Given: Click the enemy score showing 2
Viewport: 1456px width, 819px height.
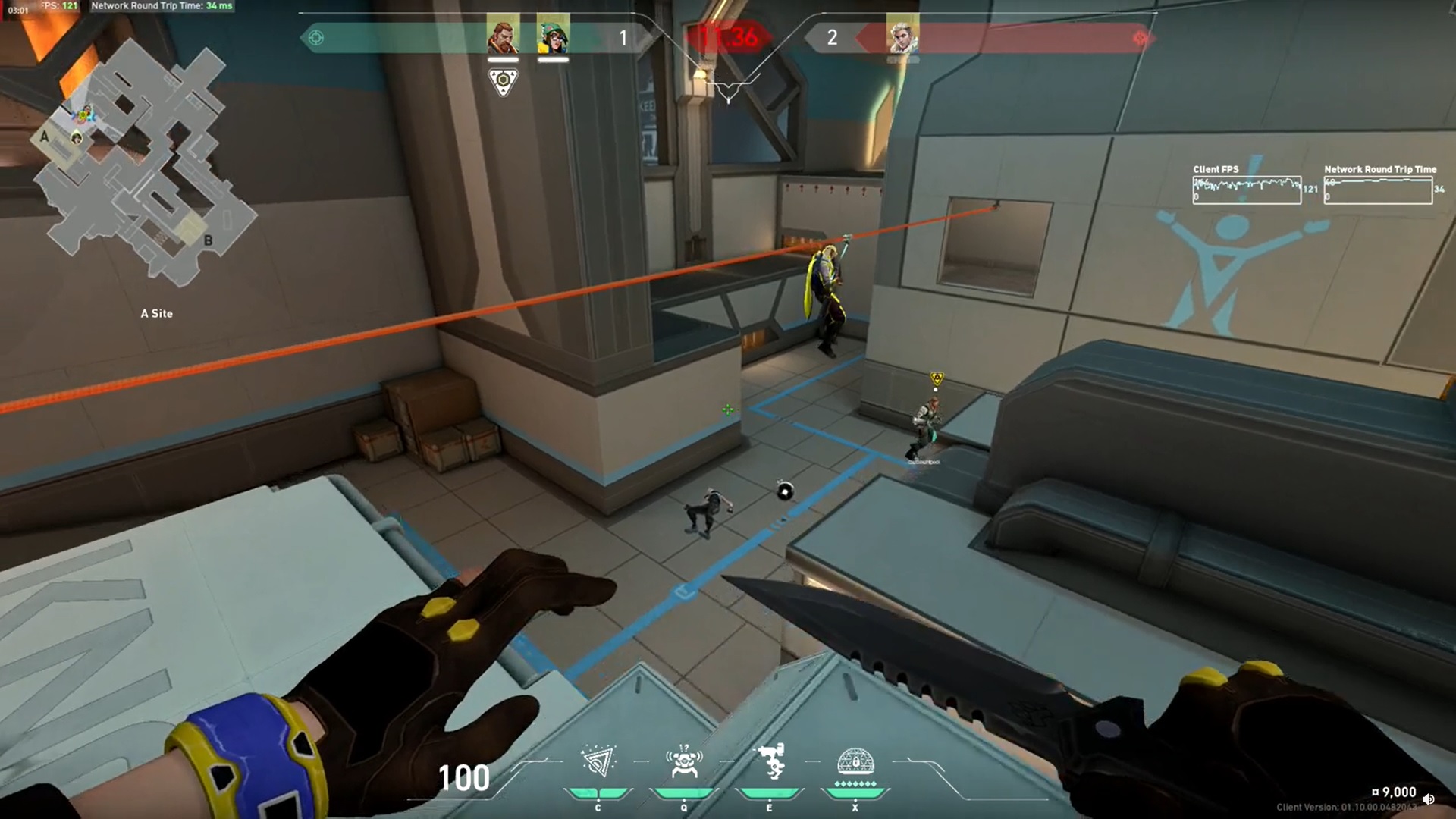Looking at the screenshot, I should click(831, 39).
